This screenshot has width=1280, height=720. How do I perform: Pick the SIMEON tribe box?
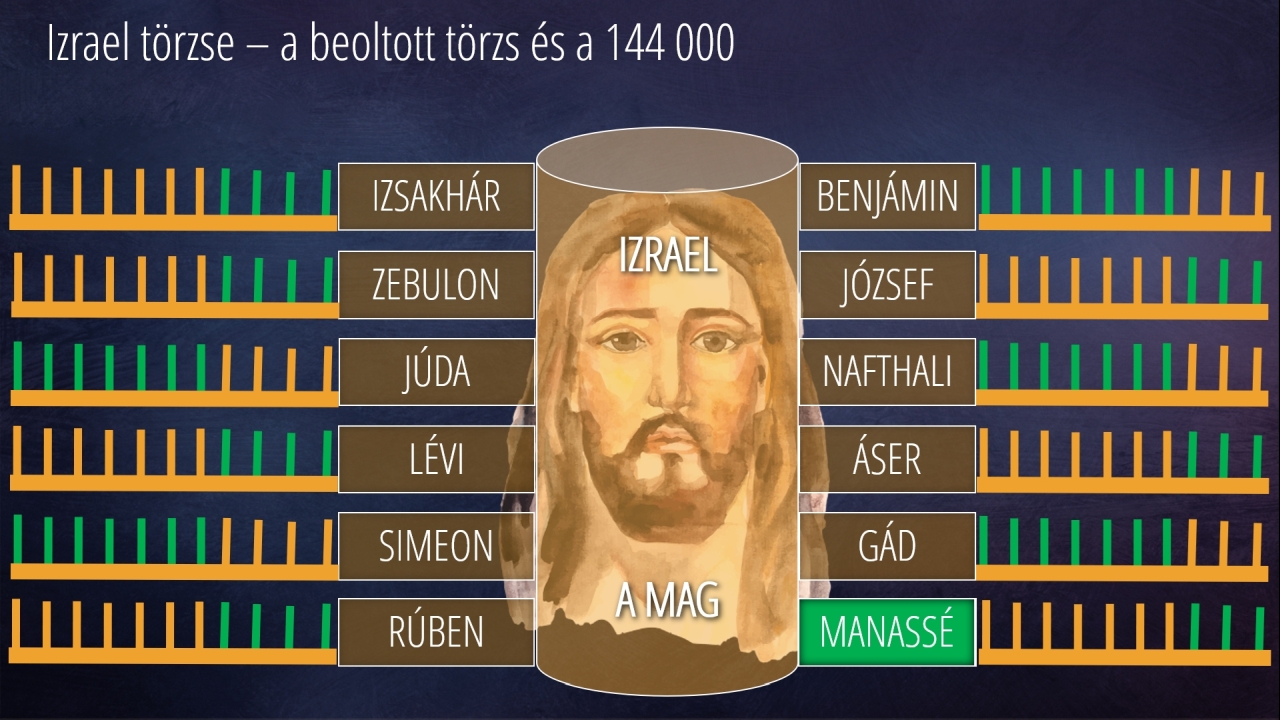point(436,546)
